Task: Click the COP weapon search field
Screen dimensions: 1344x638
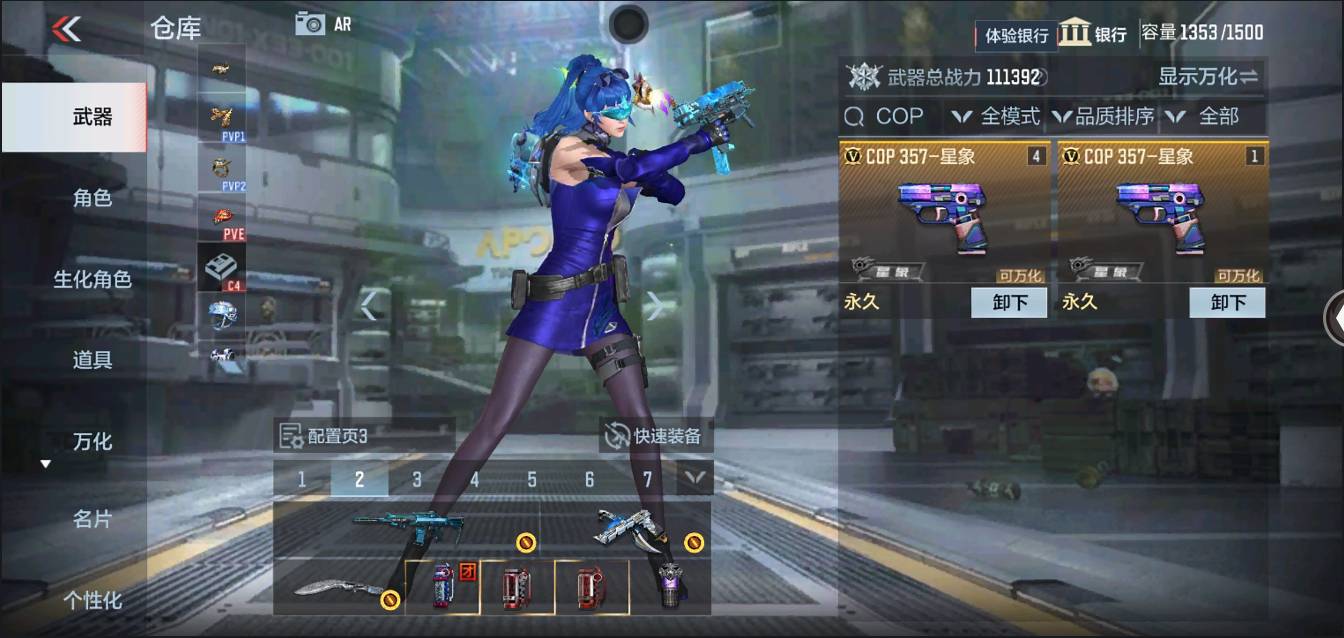Action: 890,117
